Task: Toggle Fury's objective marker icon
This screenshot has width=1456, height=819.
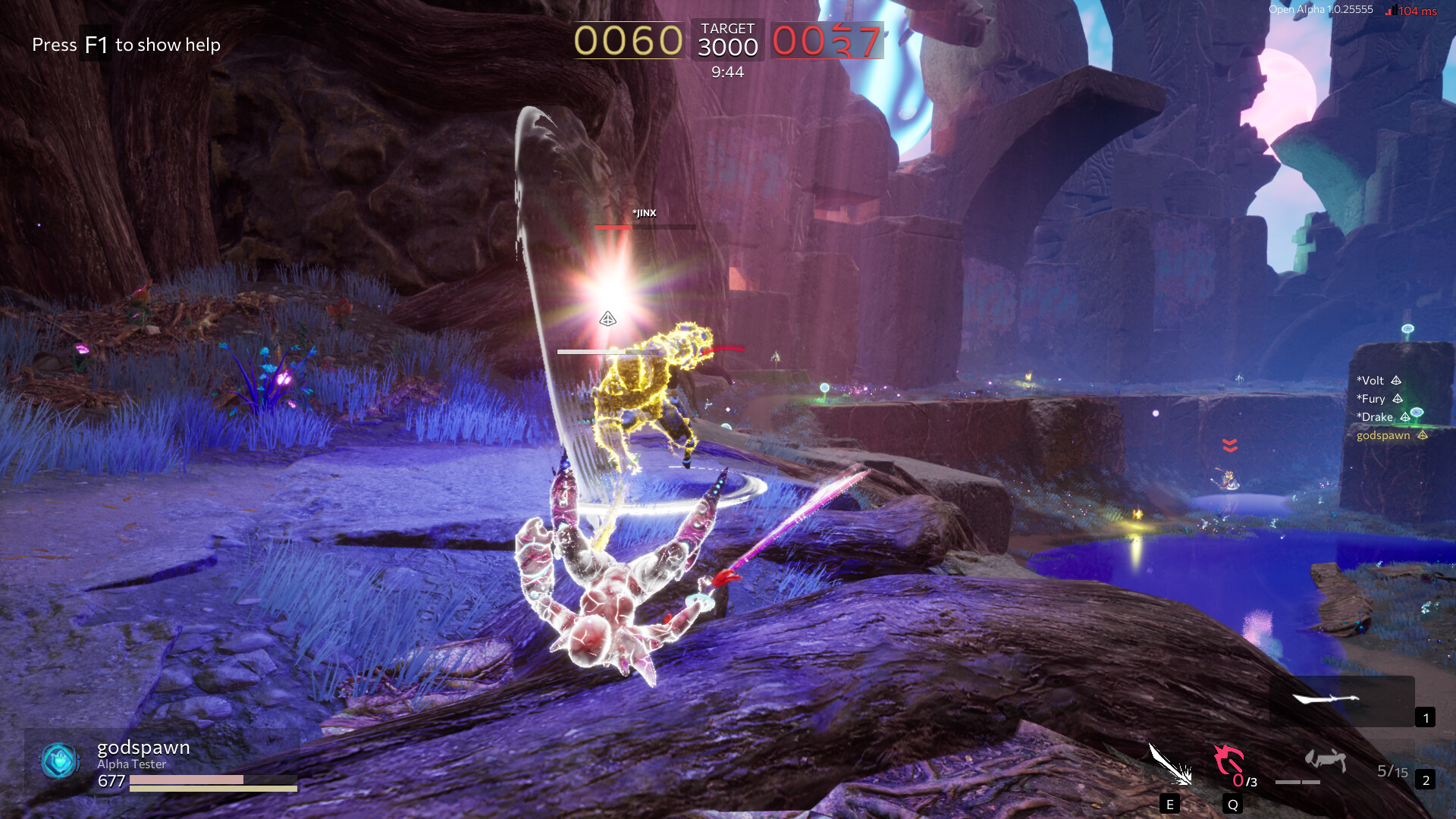Action: pyautogui.click(x=1397, y=398)
